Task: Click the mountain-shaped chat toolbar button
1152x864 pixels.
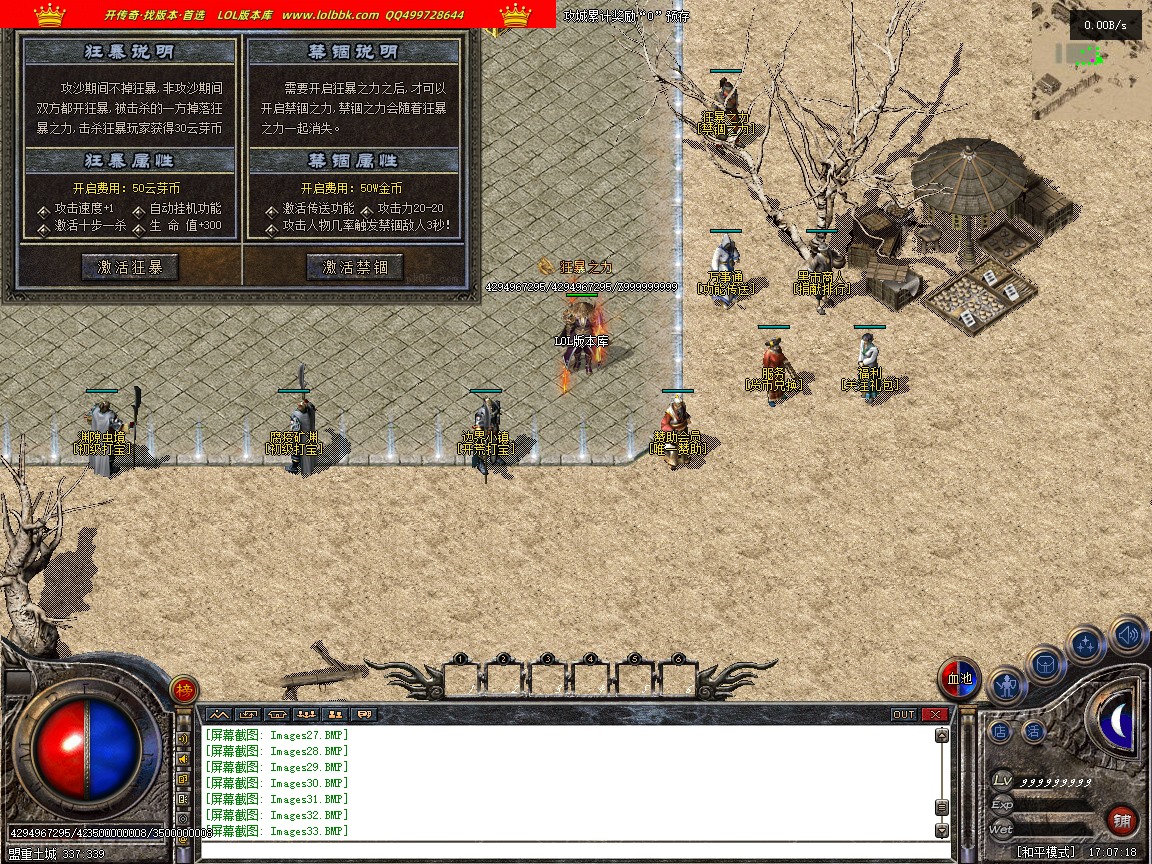Action: tap(219, 714)
